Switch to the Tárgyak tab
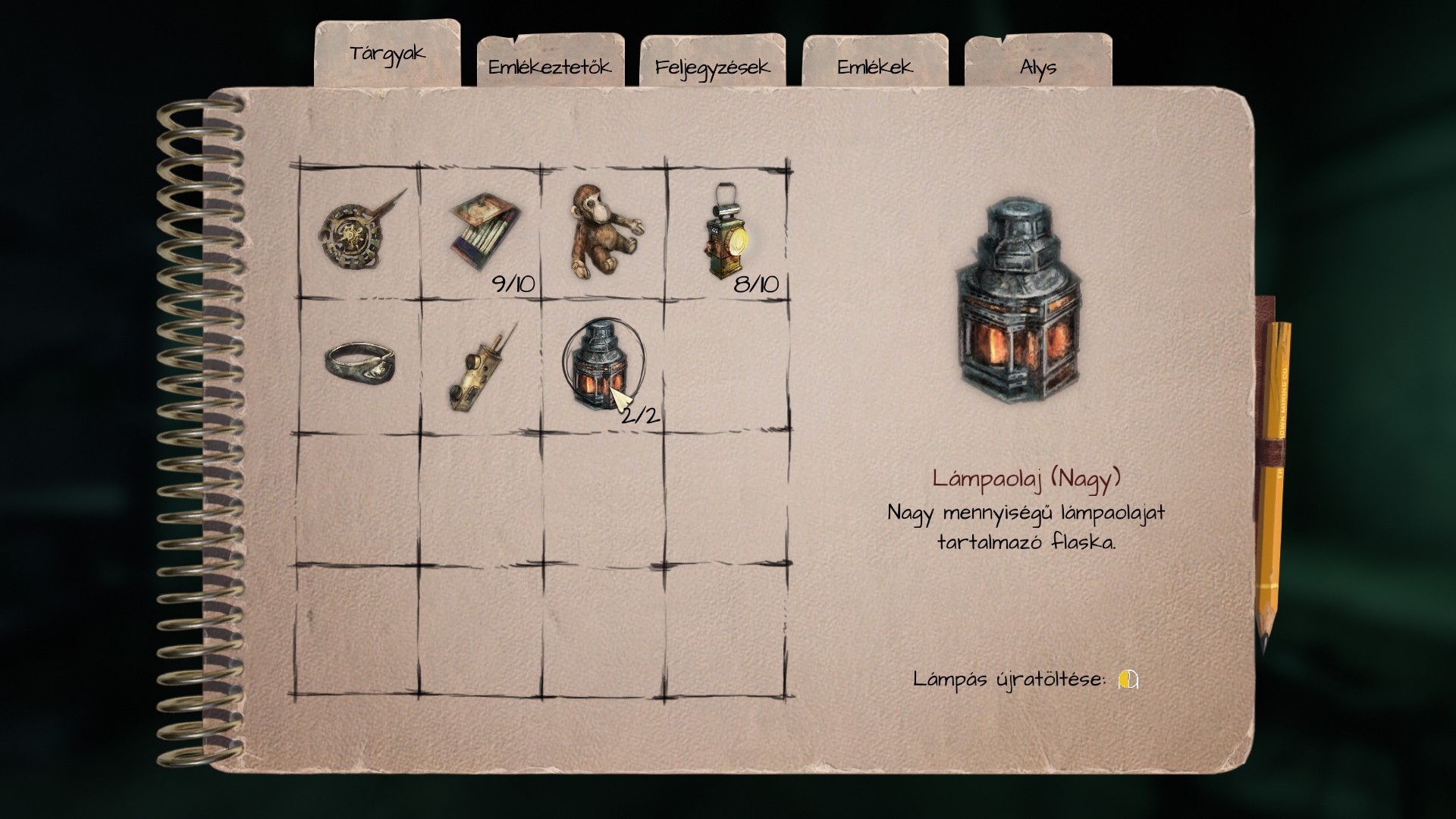Image resolution: width=1456 pixels, height=819 pixels. tap(387, 55)
